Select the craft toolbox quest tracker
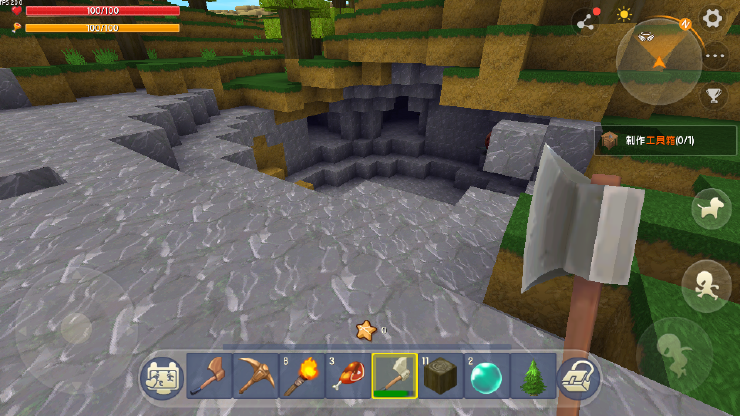The height and width of the screenshot is (416, 740). click(666, 141)
